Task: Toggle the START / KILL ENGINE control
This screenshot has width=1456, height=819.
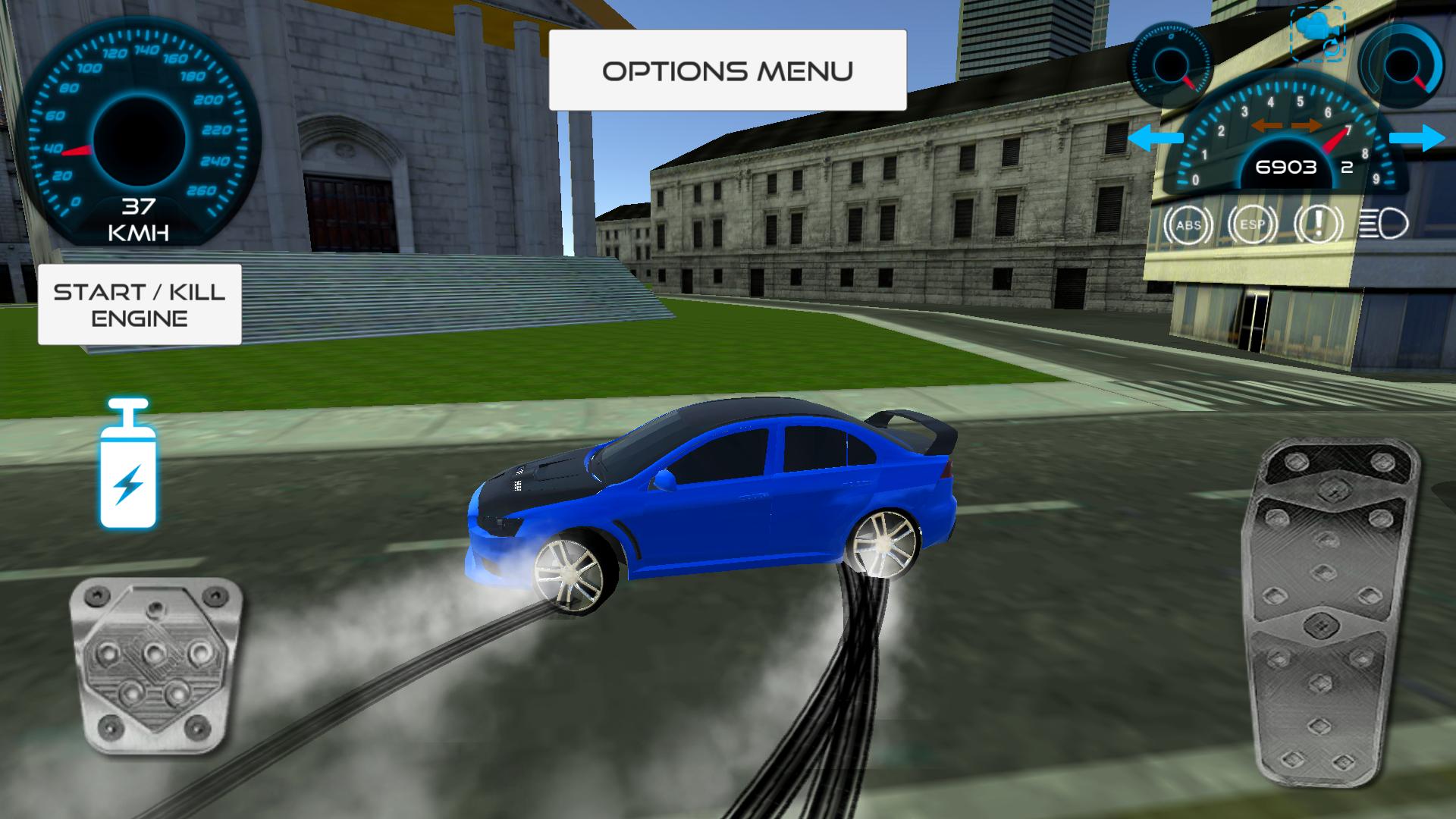Action: [x=139, y=305]
